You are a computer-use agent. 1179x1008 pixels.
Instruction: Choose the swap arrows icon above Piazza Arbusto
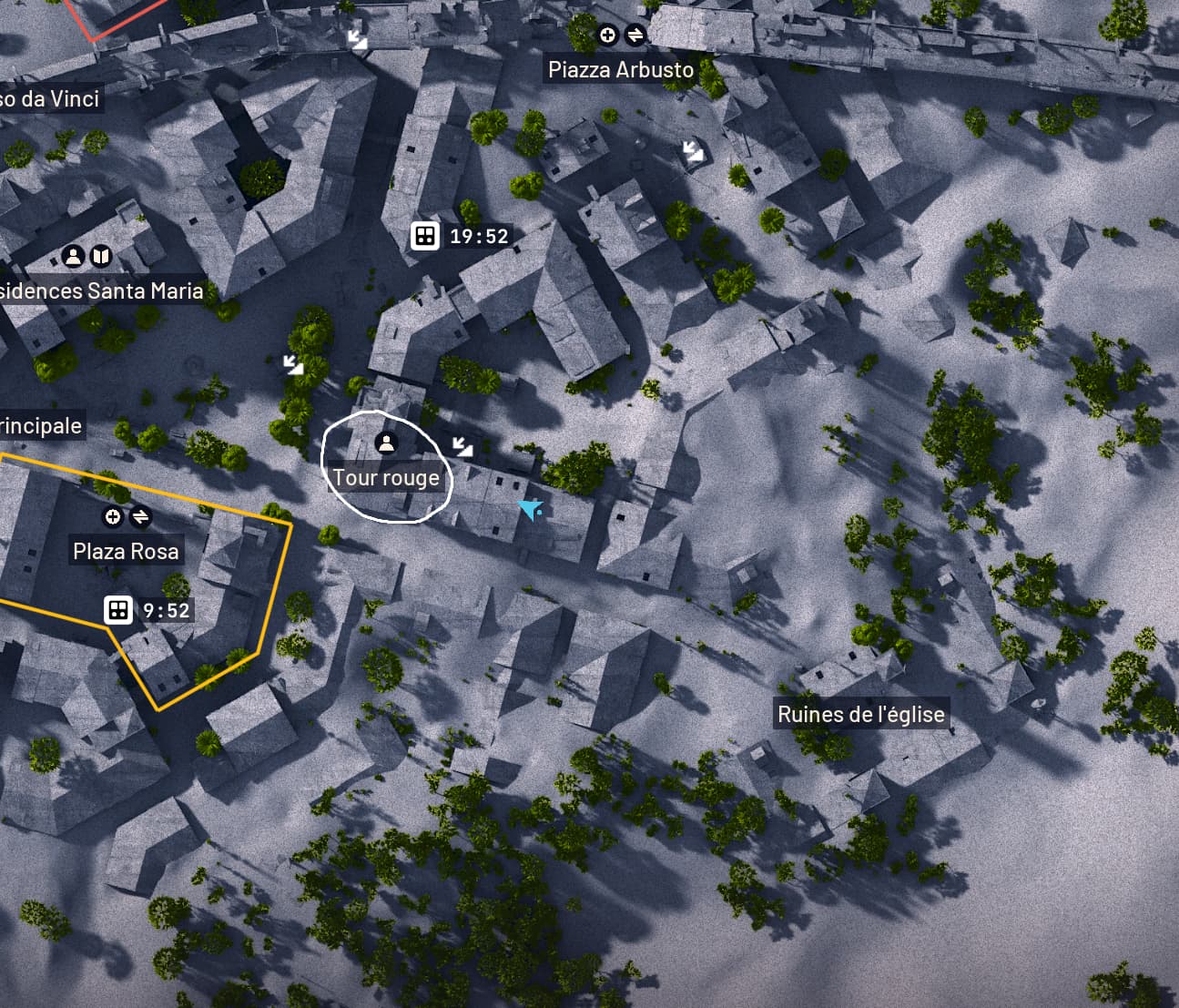click(635, 36)
